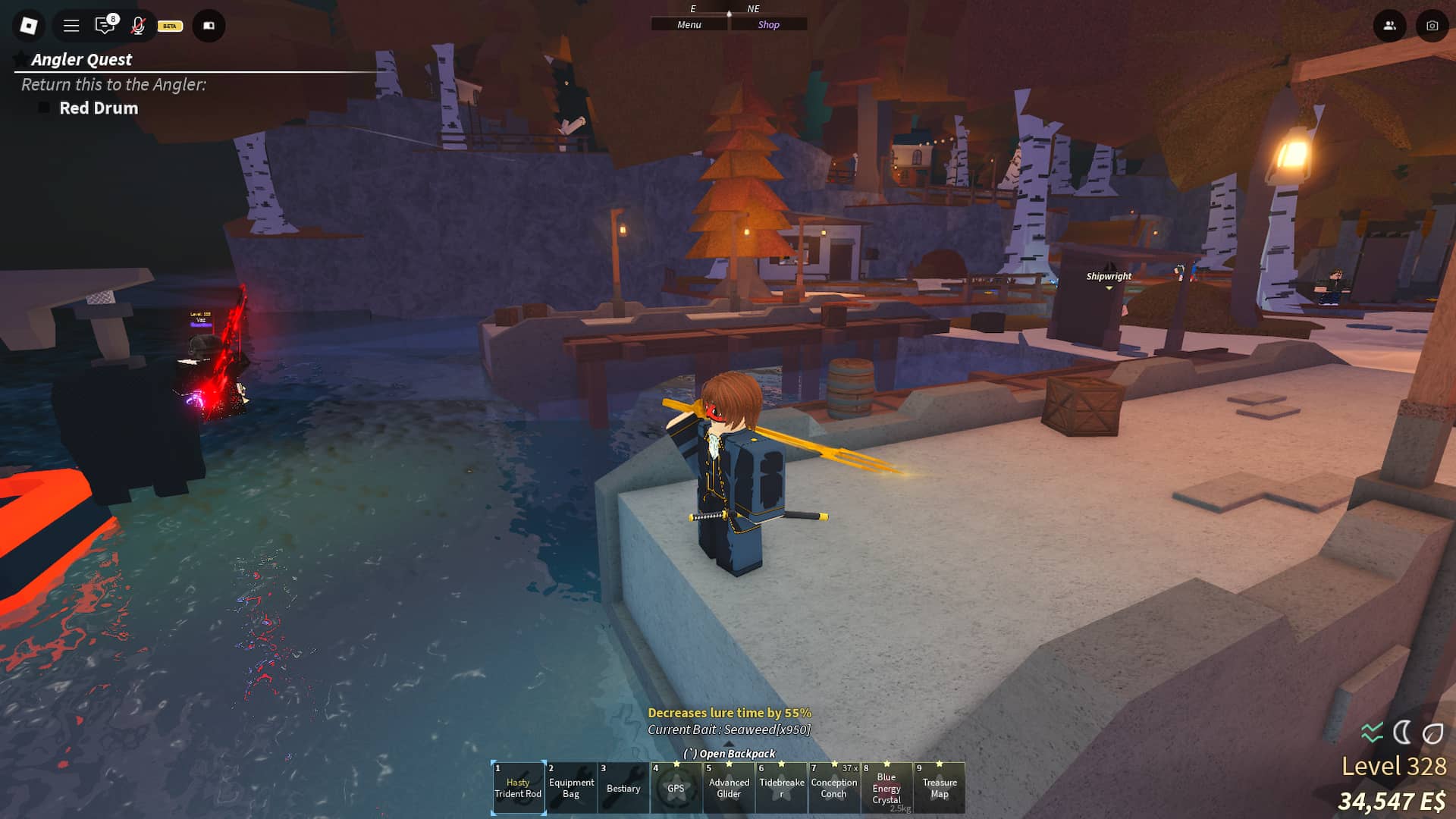Open the Menu tab beneath the compass
1456x819 pixels.
689,24
